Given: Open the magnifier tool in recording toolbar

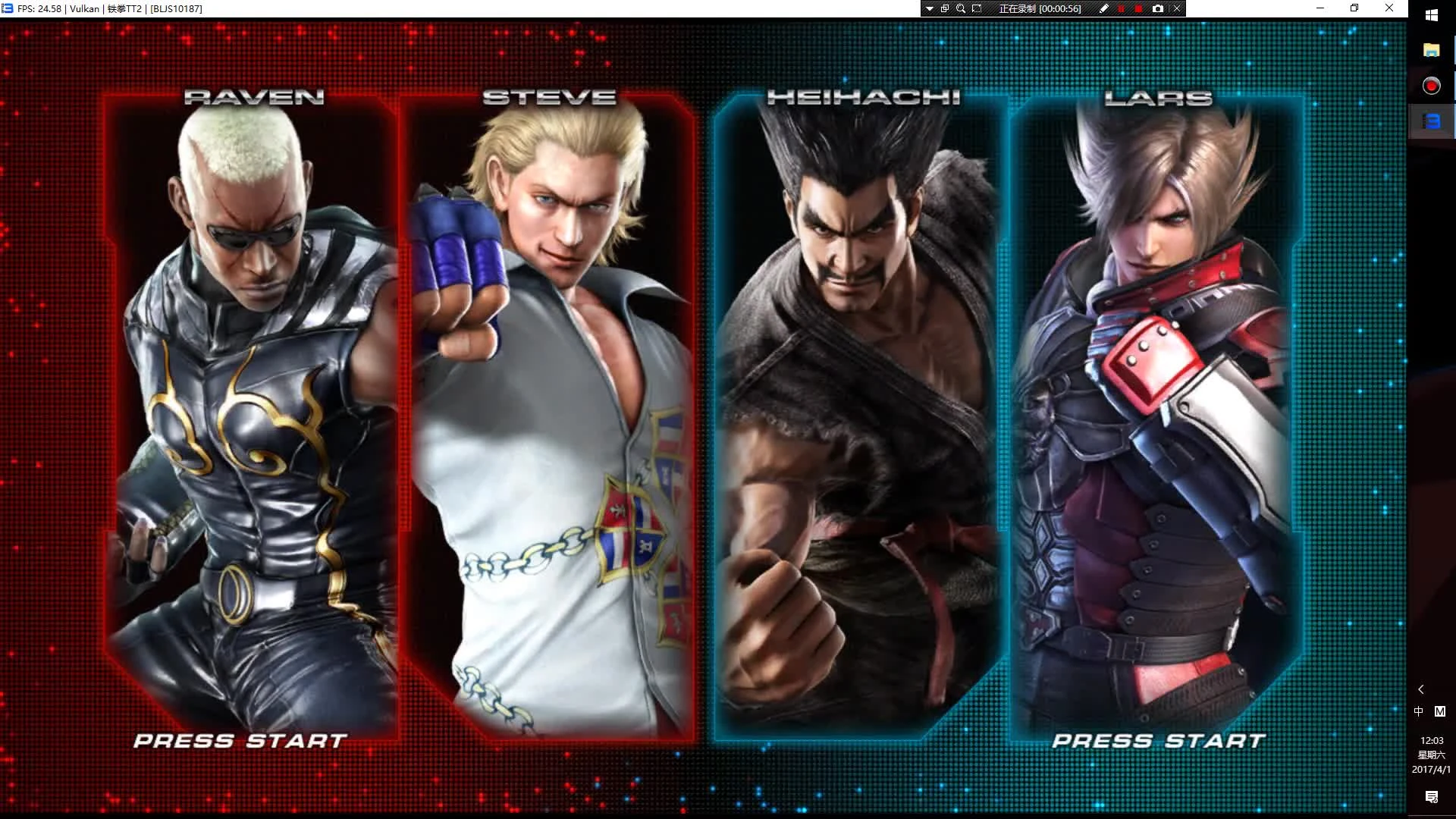Looking at the screenshot, I should [960, 8].
